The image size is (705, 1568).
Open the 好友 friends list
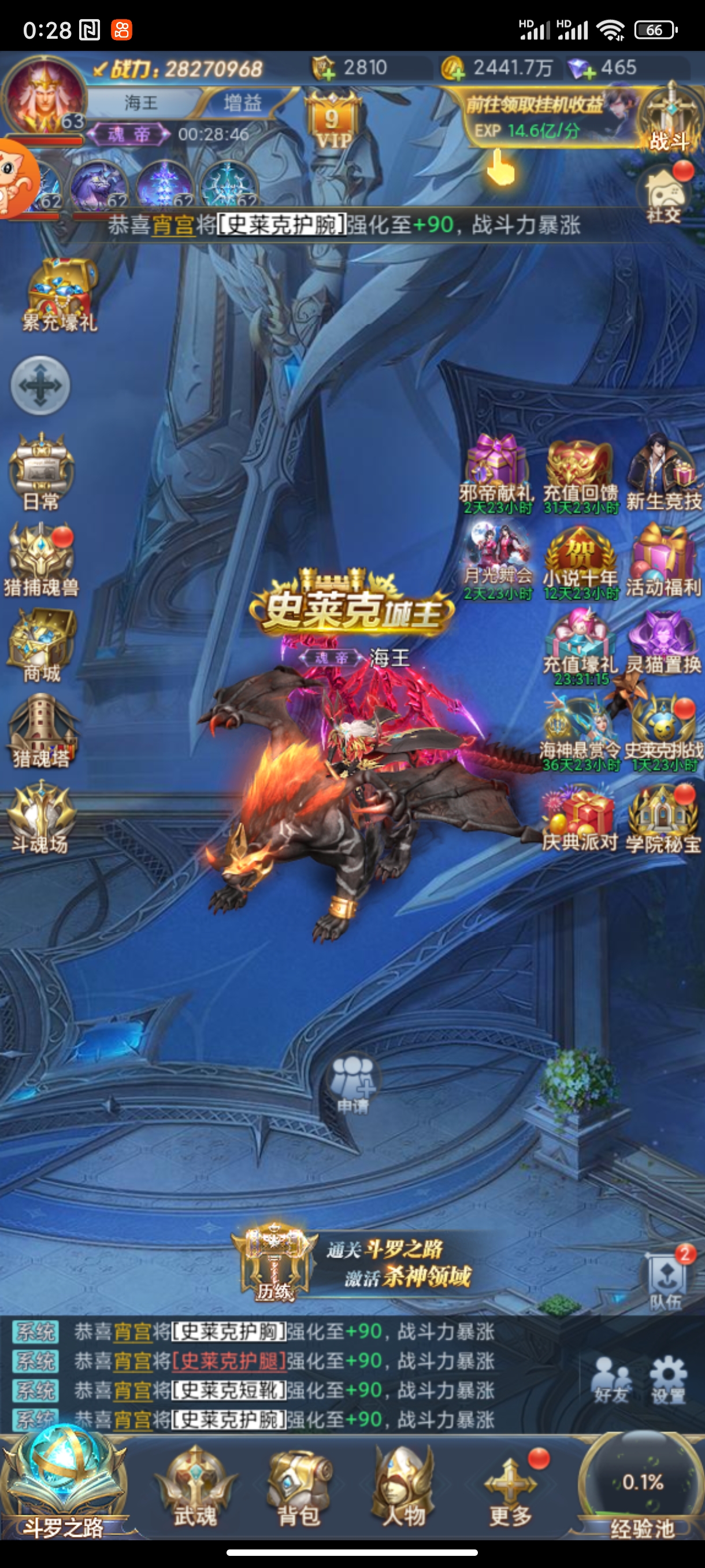point(611,1380)
